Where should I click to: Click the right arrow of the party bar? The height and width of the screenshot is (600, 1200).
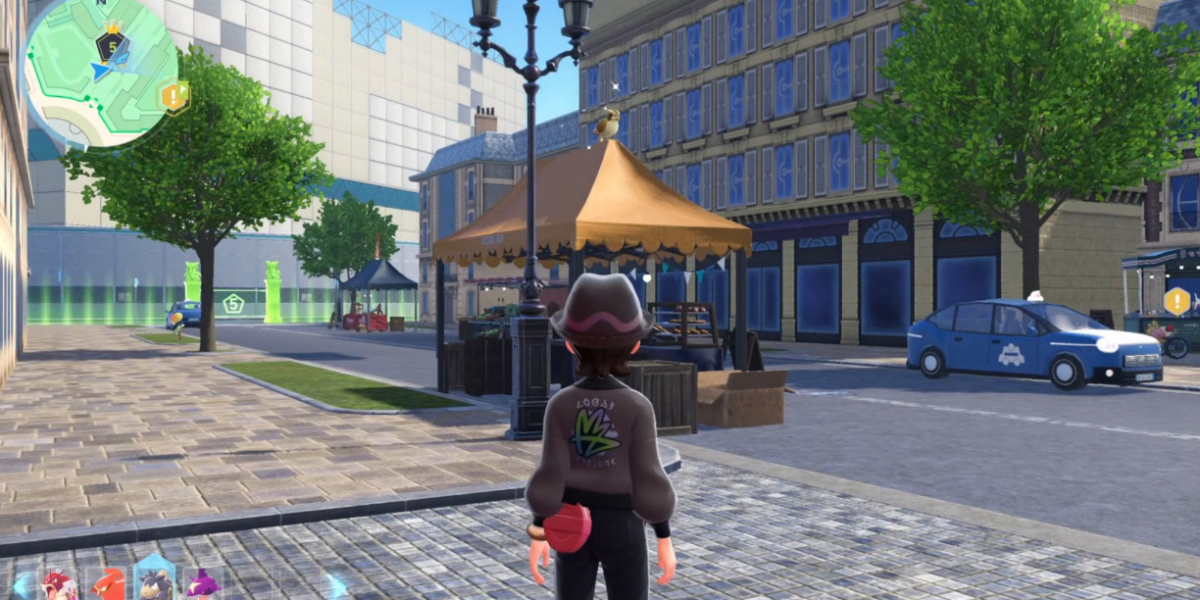[x=338, y=586]
